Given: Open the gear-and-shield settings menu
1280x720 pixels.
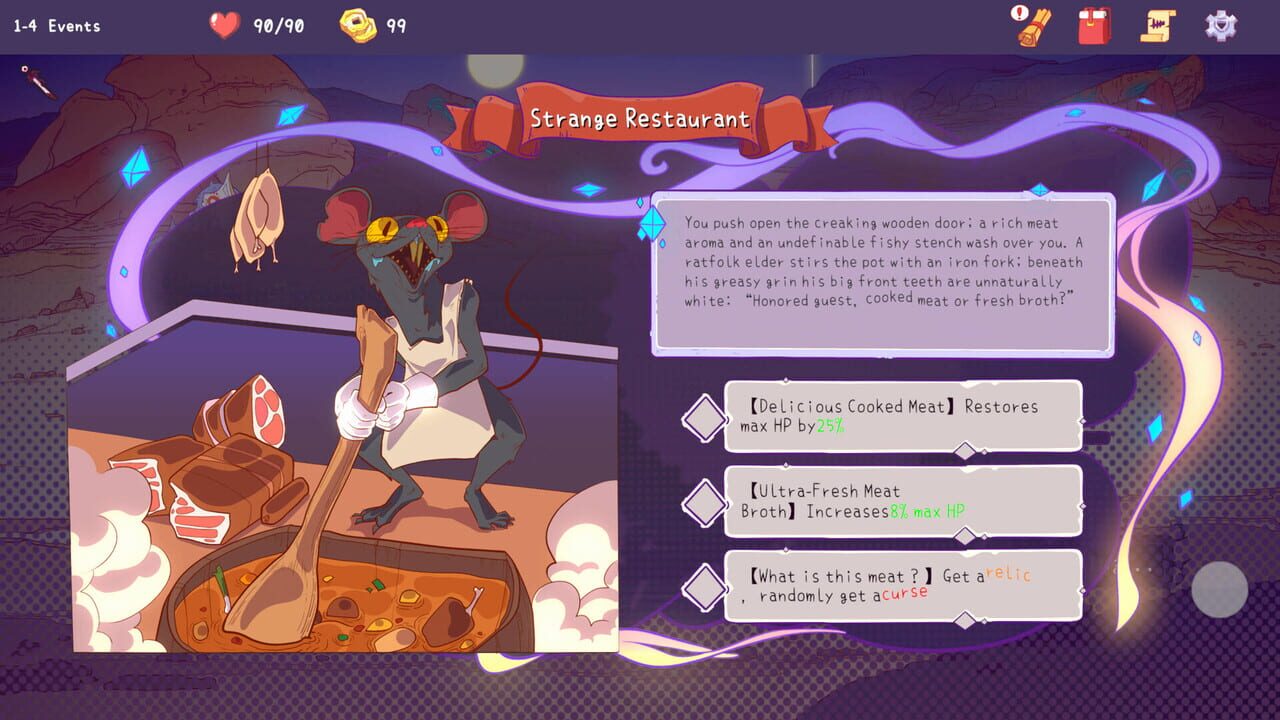Looking at the screenshot, I should click(x=1222, y=25).
